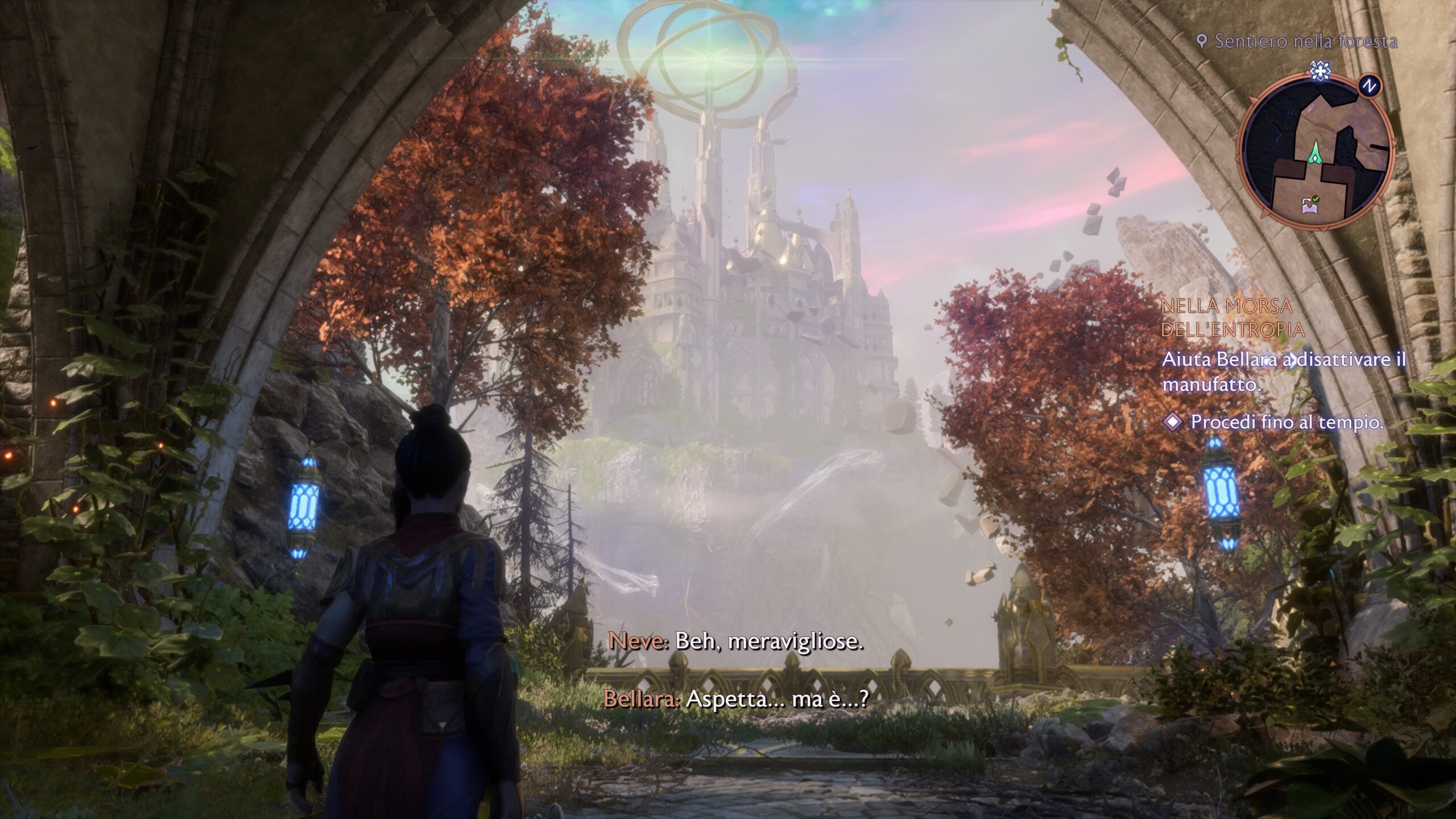Select the 'Procedi fino al tempio' objective
This screenshot has width=1456, height=819.
tap(1285, 422)
